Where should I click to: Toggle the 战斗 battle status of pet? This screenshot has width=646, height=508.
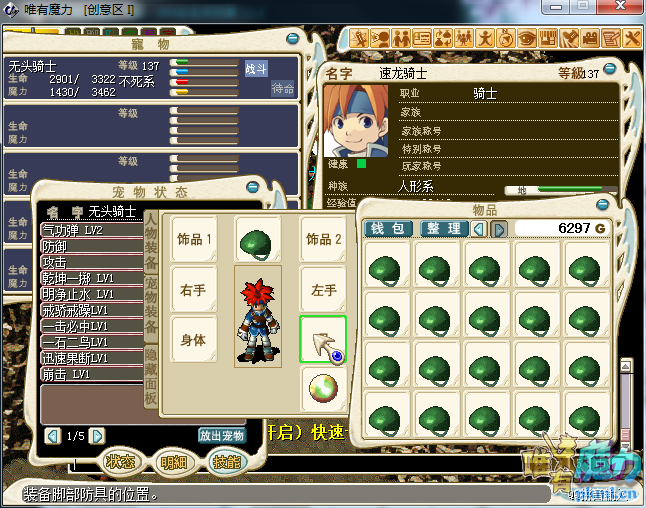click(256, 68)
